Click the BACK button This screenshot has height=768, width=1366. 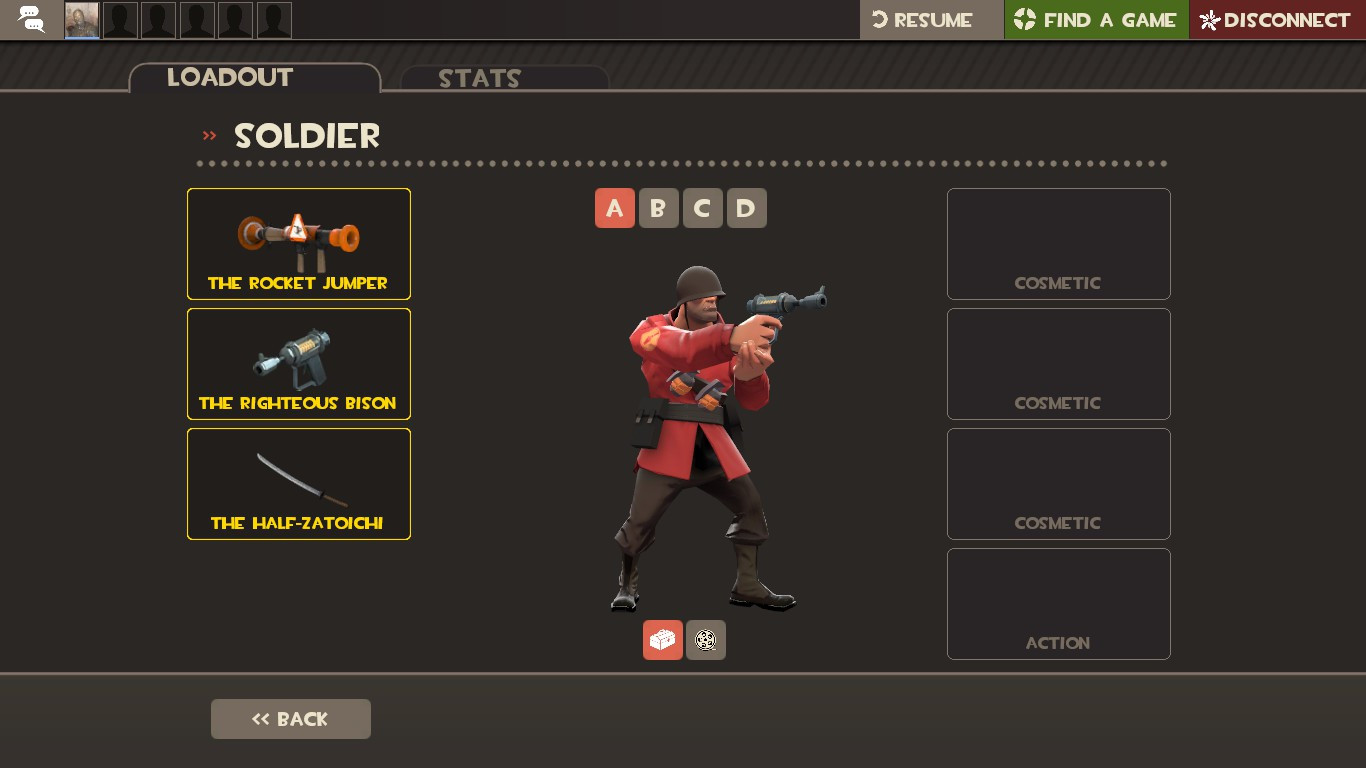pos(291,719)
